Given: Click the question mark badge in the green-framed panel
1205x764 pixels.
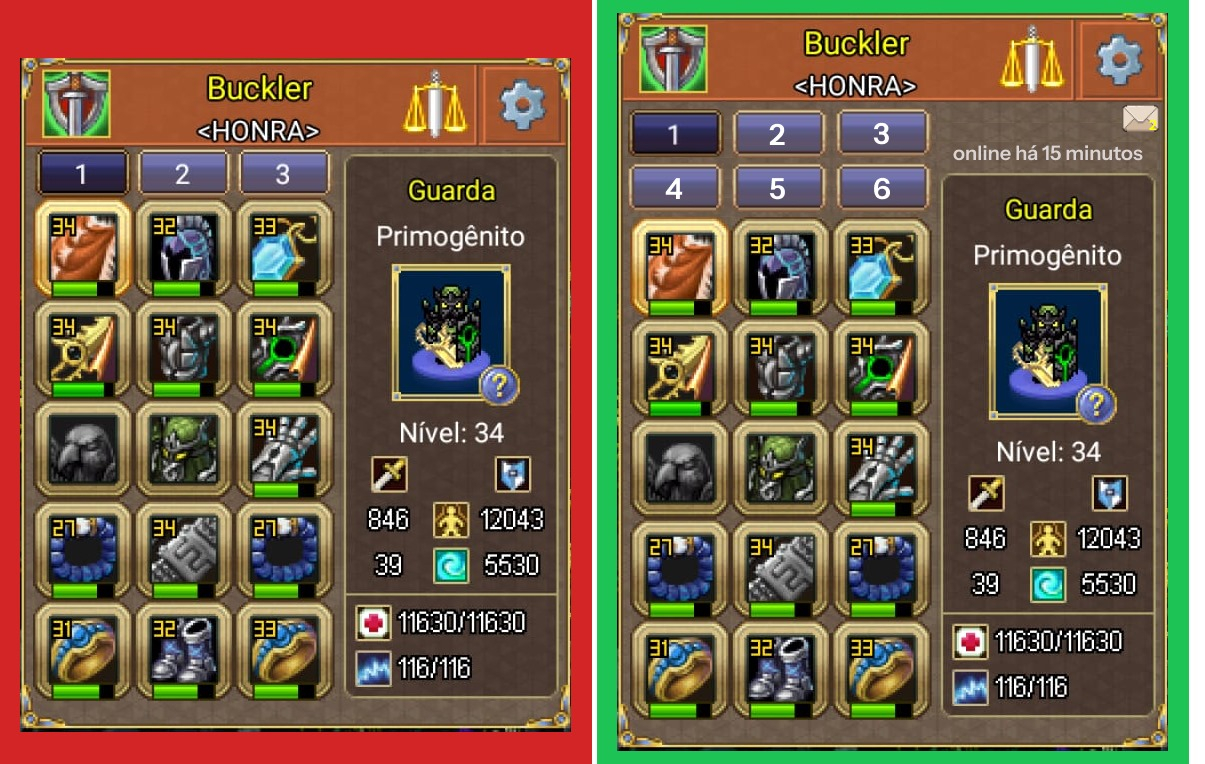Looking at the screenshot, I should (x=1097, y=404).
